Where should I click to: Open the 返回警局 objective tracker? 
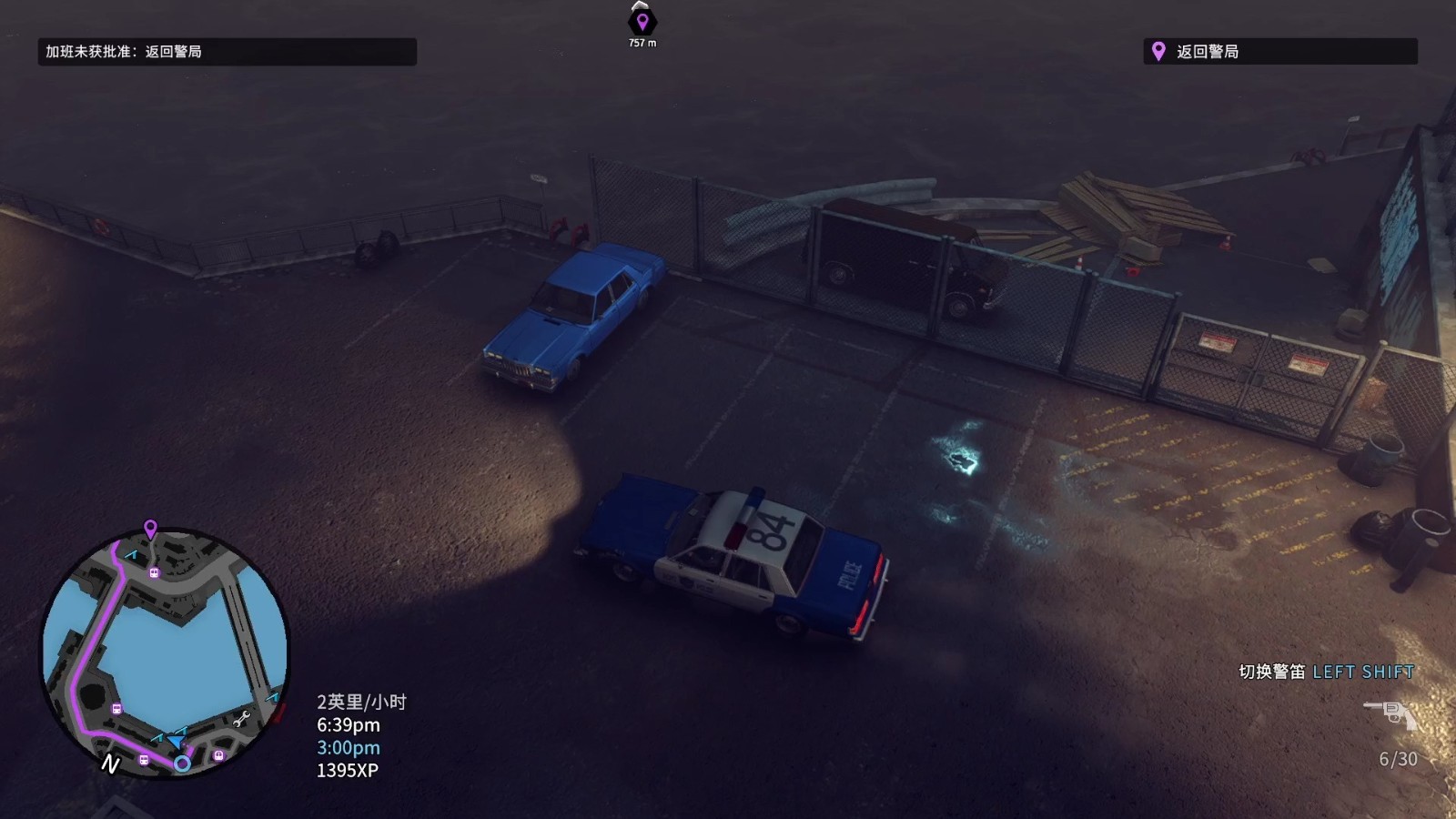1279,52
